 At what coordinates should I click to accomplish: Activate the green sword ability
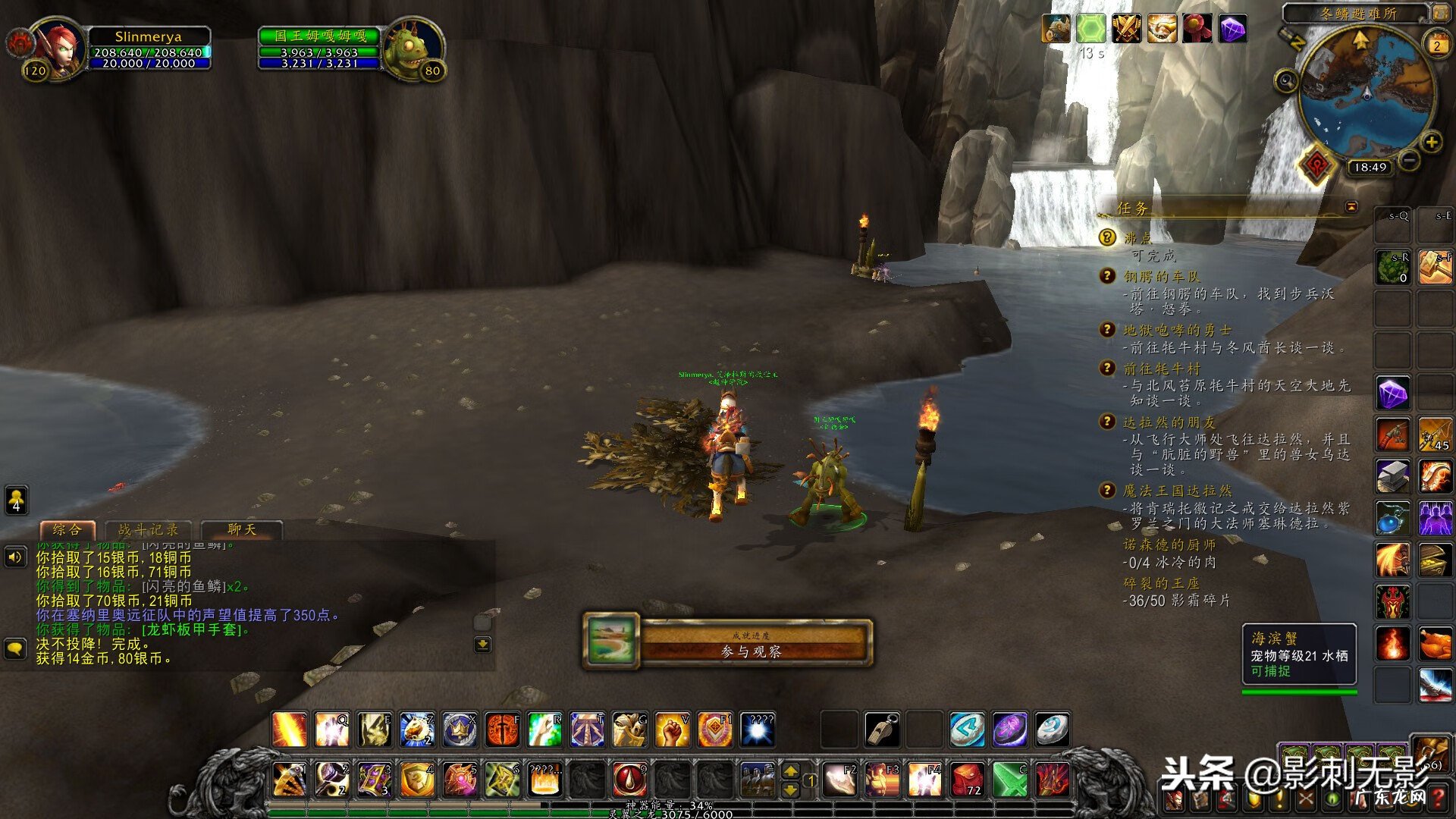(x=1009, y=779)
